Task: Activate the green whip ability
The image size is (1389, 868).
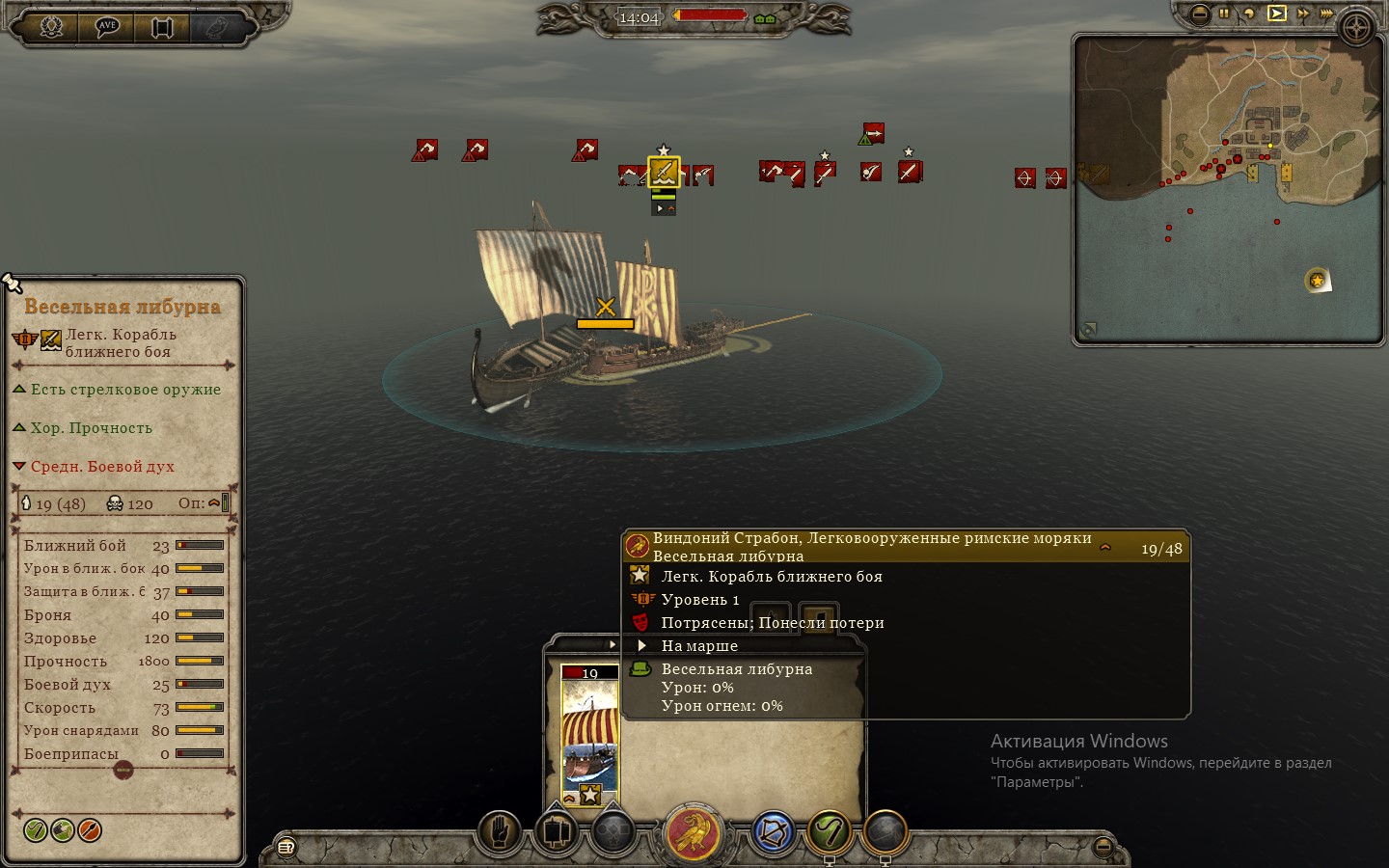Action: pyautogui.click(x=830, y=831)
